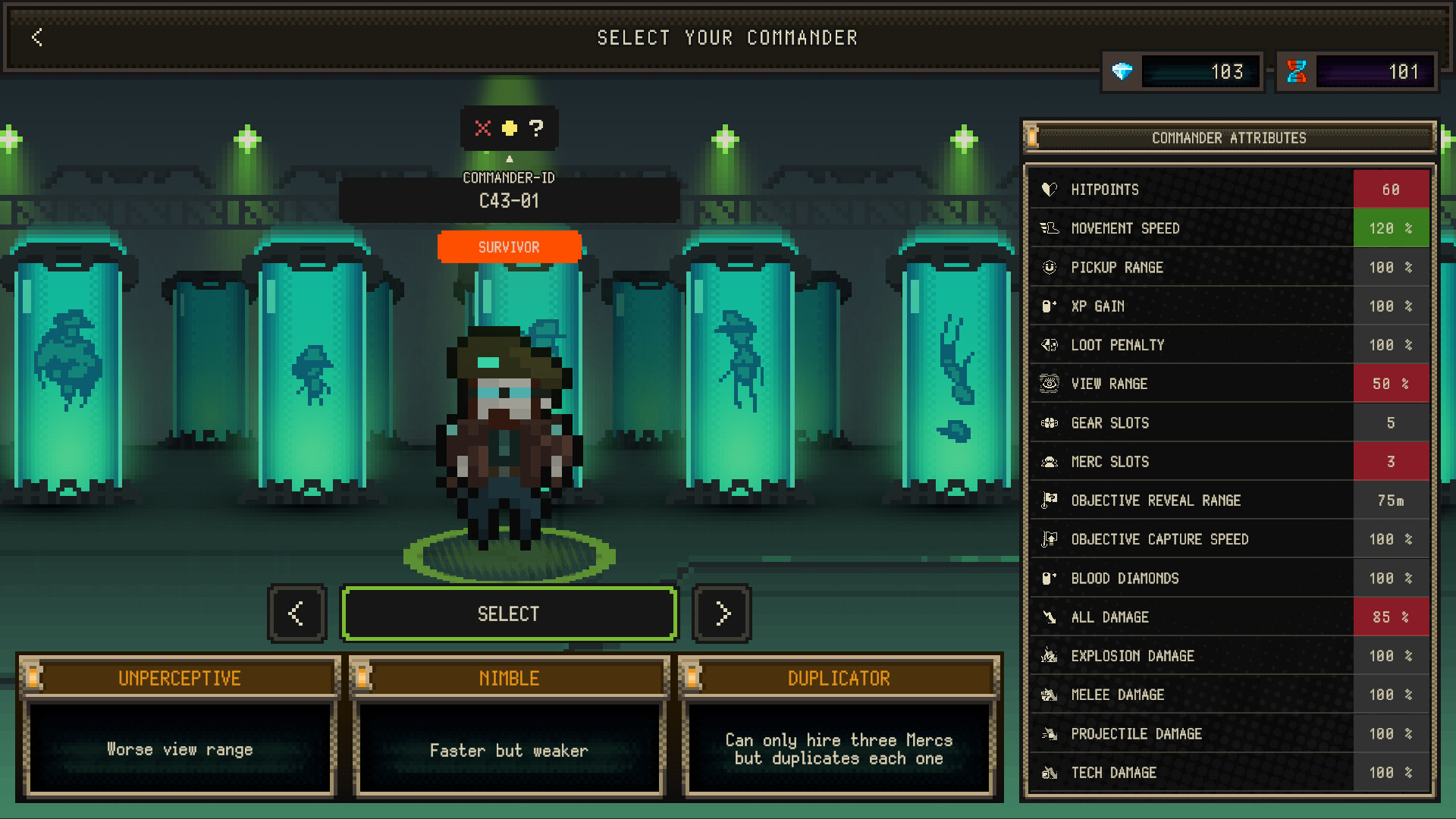Click the Pickup Range magnet icon
This screenshot has width=1456, height=819.
[1050, 267]
